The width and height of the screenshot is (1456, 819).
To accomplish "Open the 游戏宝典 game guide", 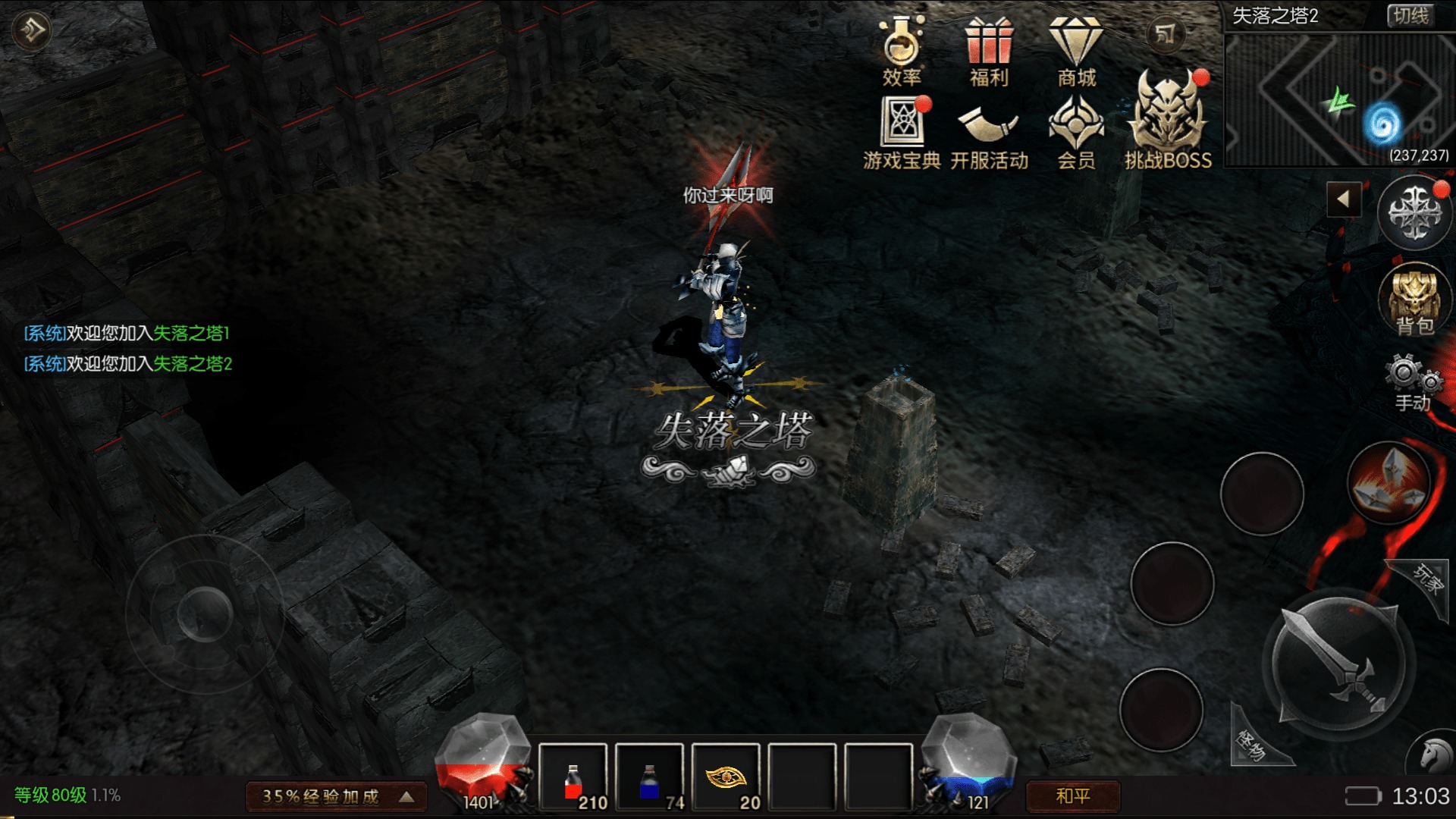I will tap(902, 133).
